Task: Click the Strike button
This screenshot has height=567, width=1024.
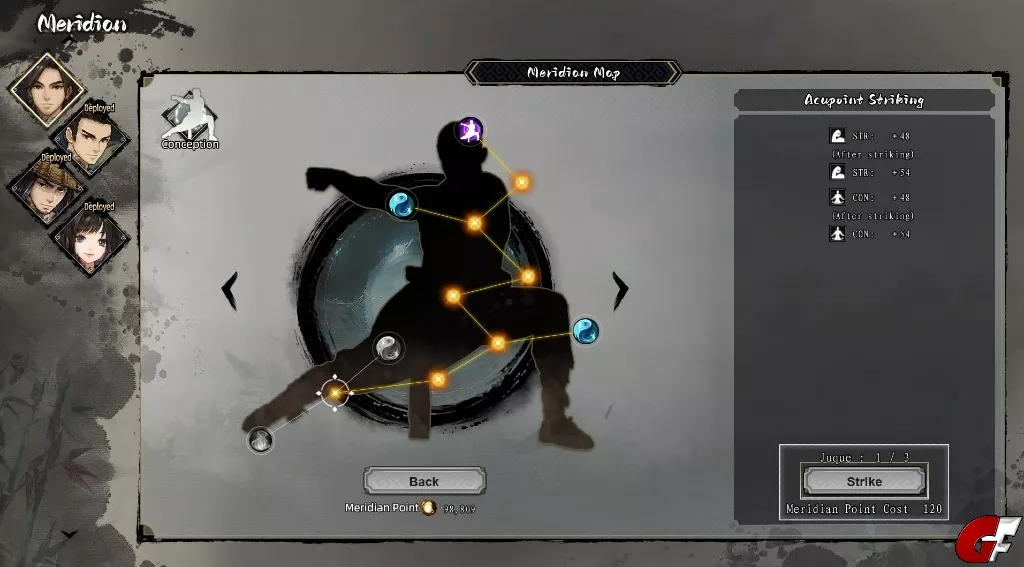Action: click(864, 481)
